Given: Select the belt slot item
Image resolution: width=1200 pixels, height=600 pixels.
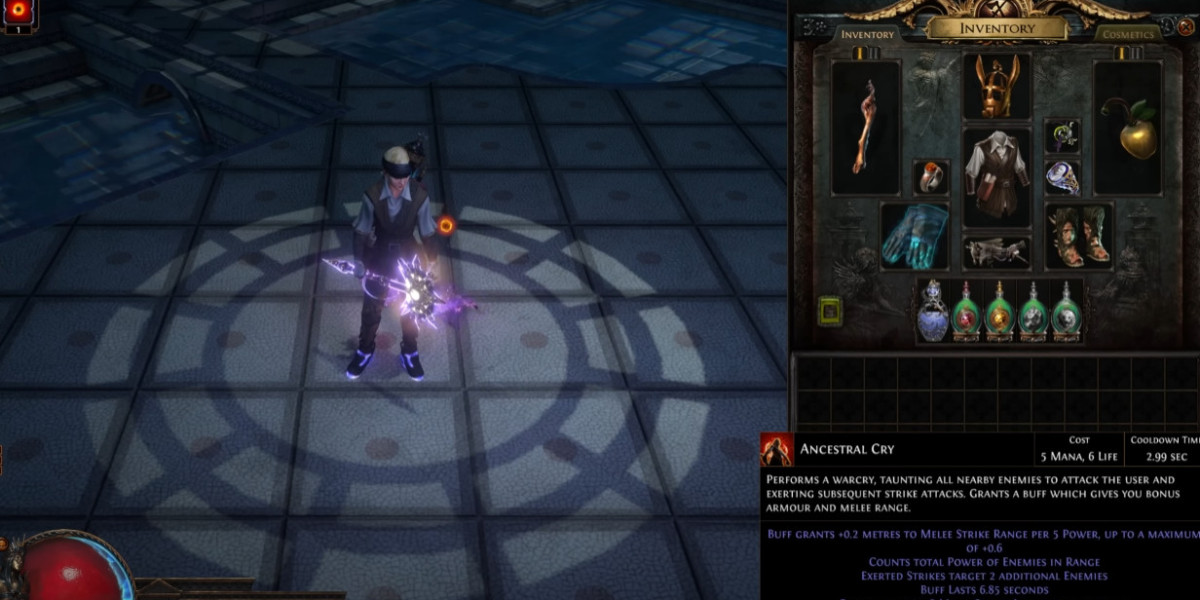Looking at the screenshot, I should (x=997, y=252).
